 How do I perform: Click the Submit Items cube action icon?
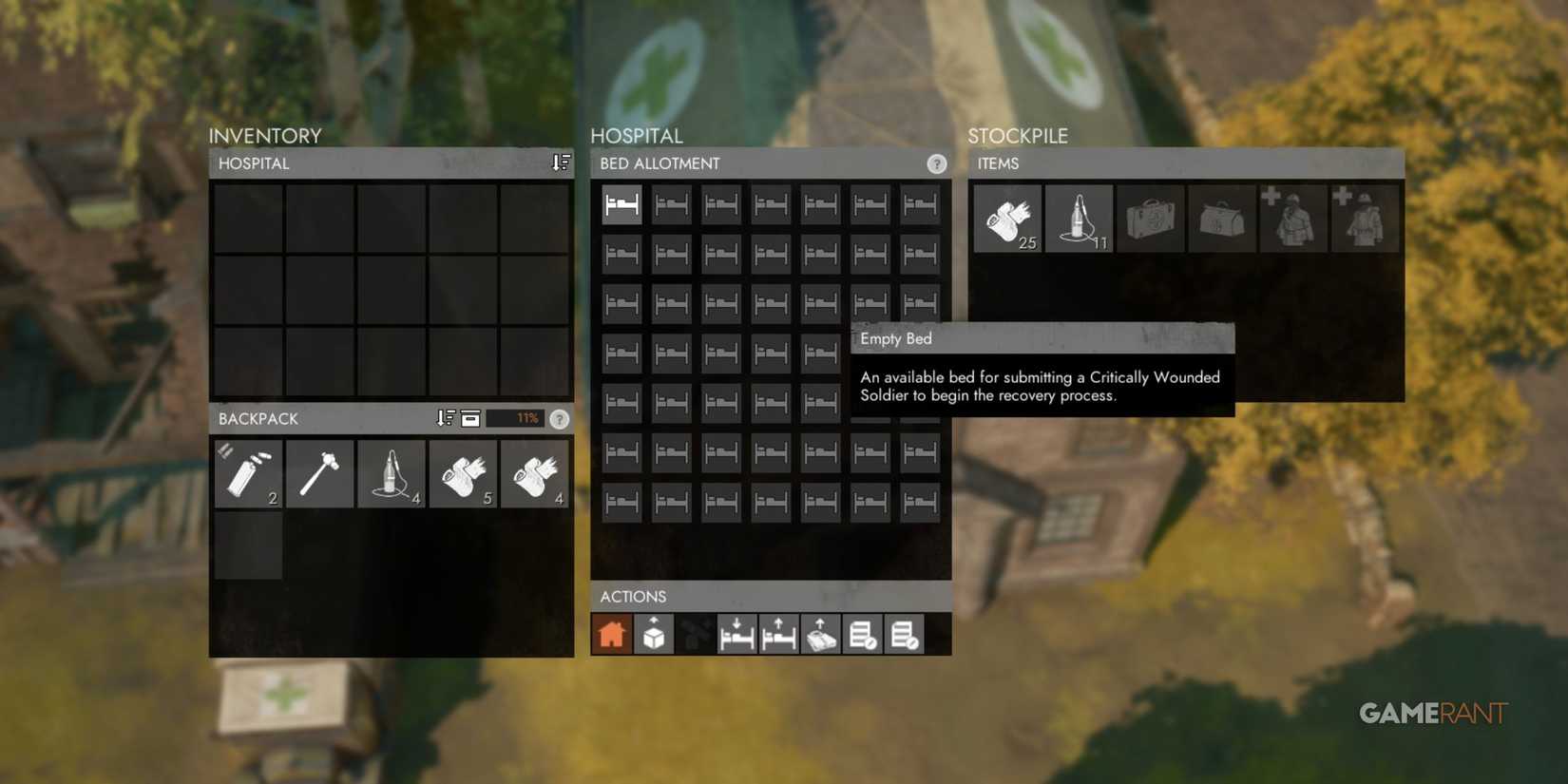[x=653, y=634]
